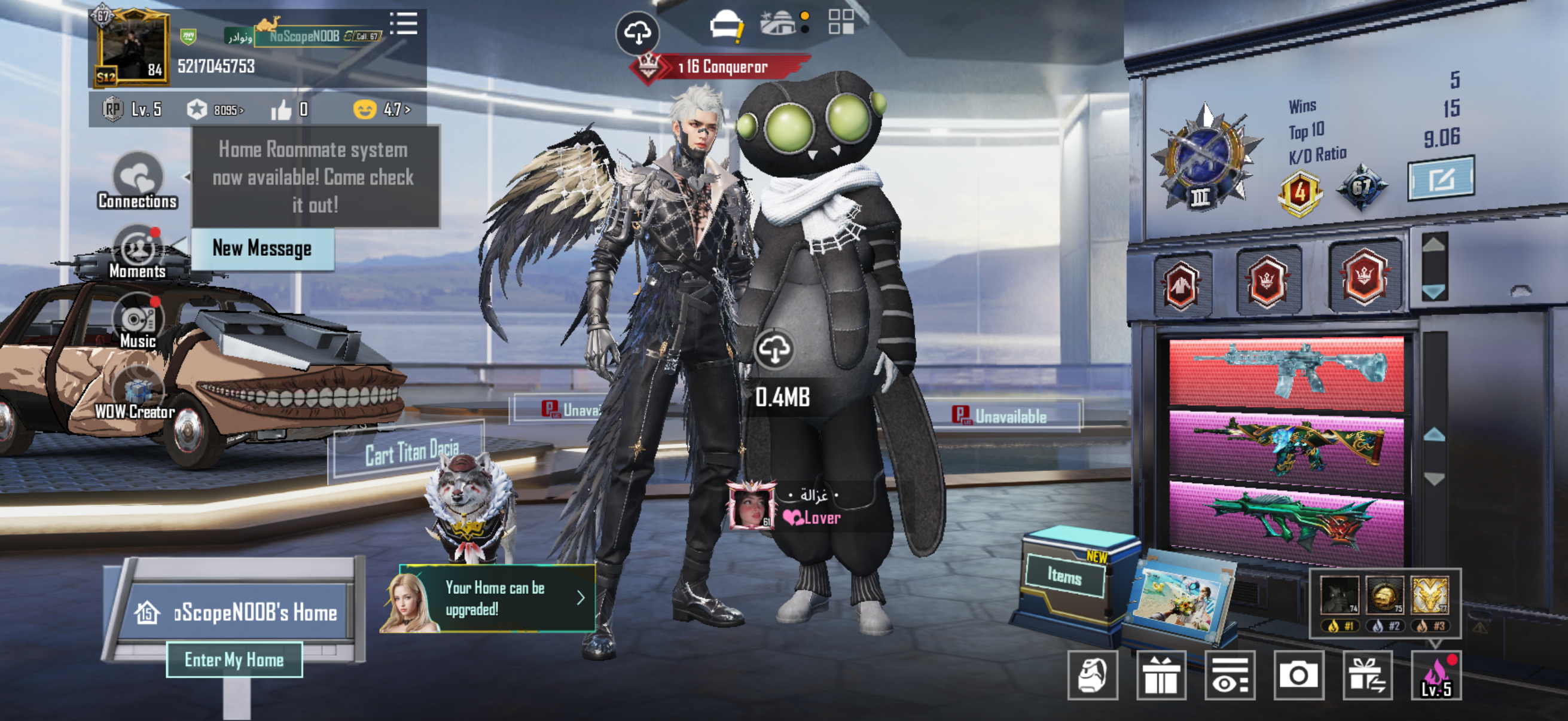
Task: Give a thumbs-up like
Action: 282,110
